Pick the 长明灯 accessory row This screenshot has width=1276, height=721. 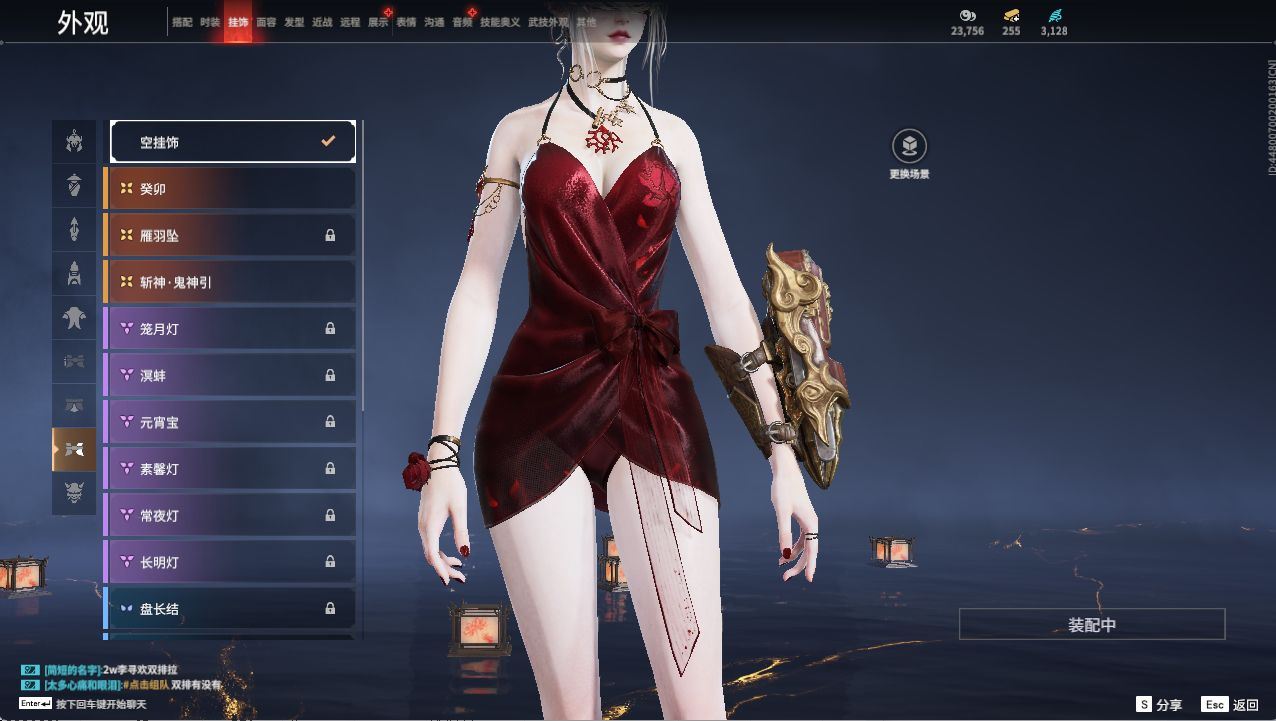(230, 562)
